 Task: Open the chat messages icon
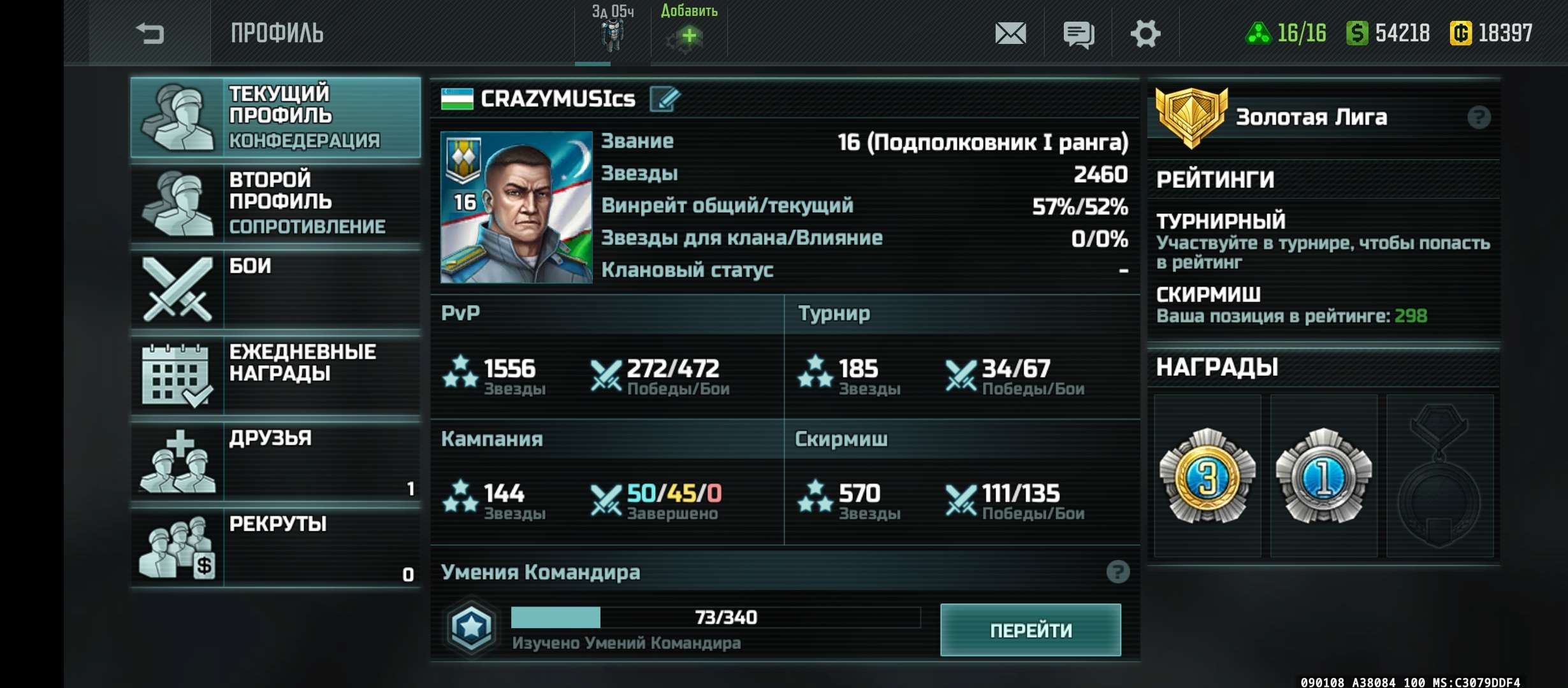click(1078, 34)
